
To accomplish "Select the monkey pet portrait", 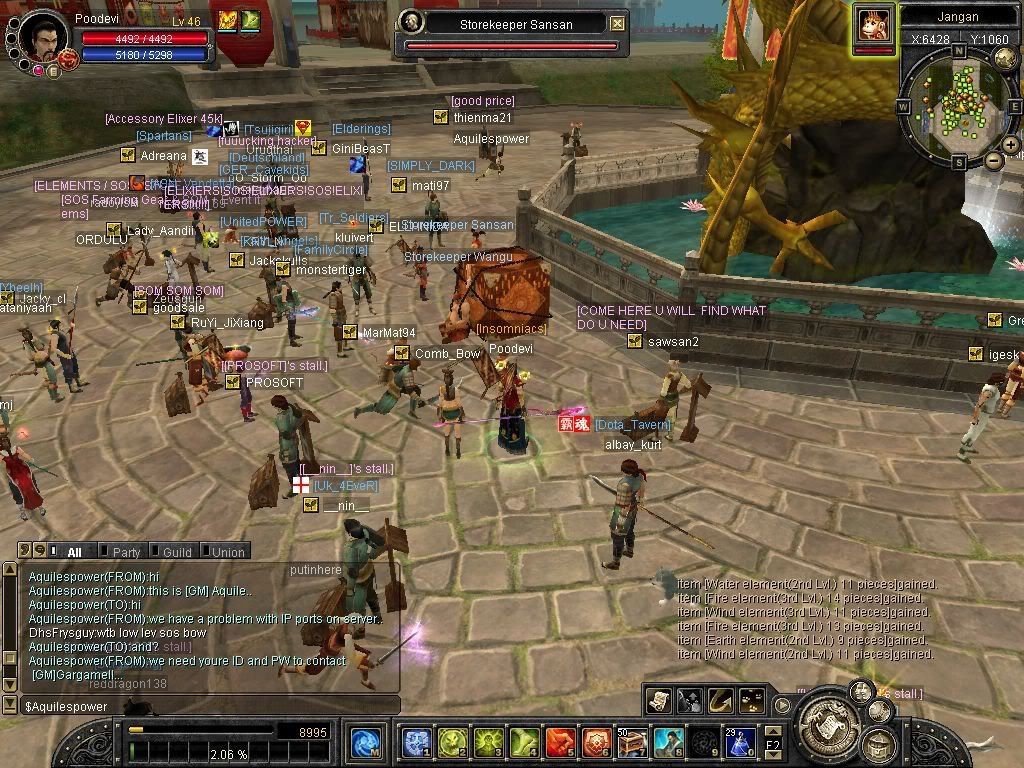I will coord(873,24).
